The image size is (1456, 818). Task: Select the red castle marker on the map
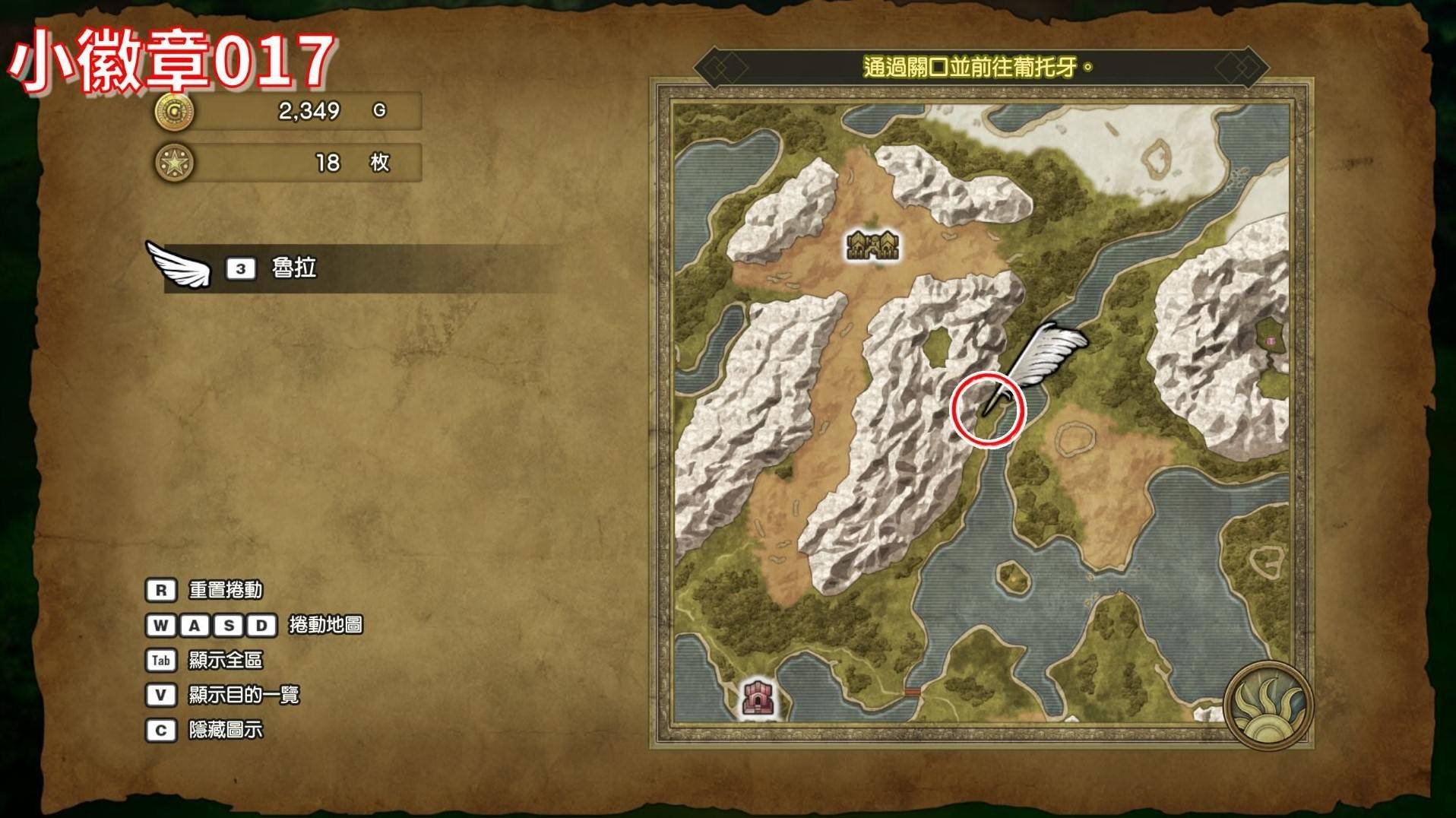pos(758,697)
